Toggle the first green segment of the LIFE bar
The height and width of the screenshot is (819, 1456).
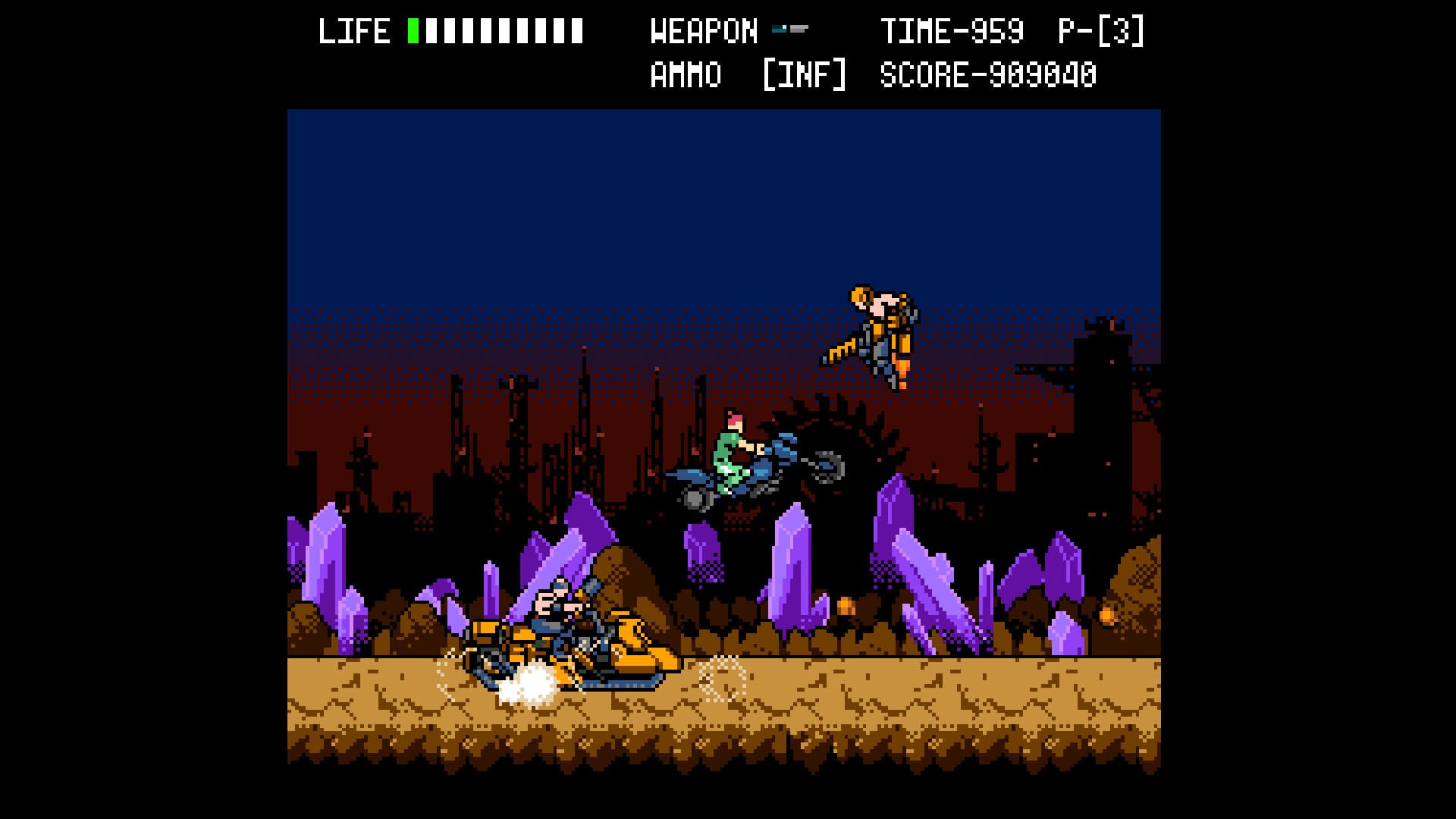[413, 30]
